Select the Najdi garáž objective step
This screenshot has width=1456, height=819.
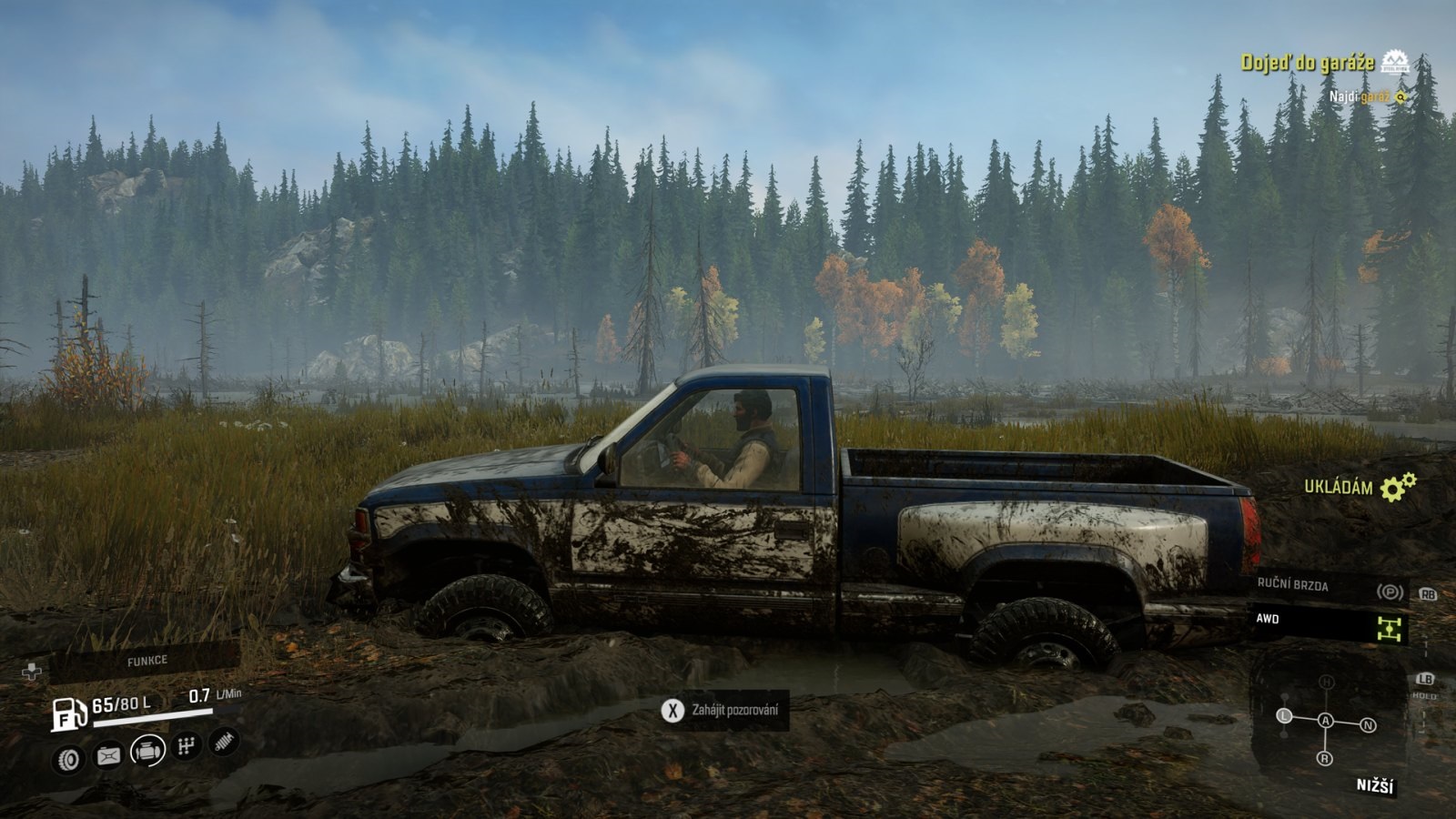1359,96
